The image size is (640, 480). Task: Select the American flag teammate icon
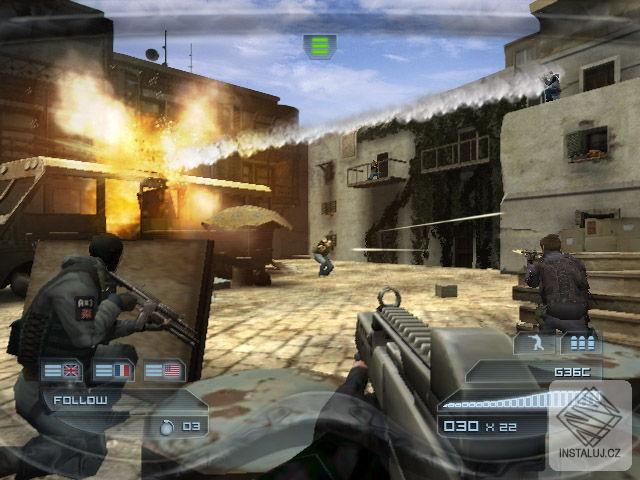164,370
